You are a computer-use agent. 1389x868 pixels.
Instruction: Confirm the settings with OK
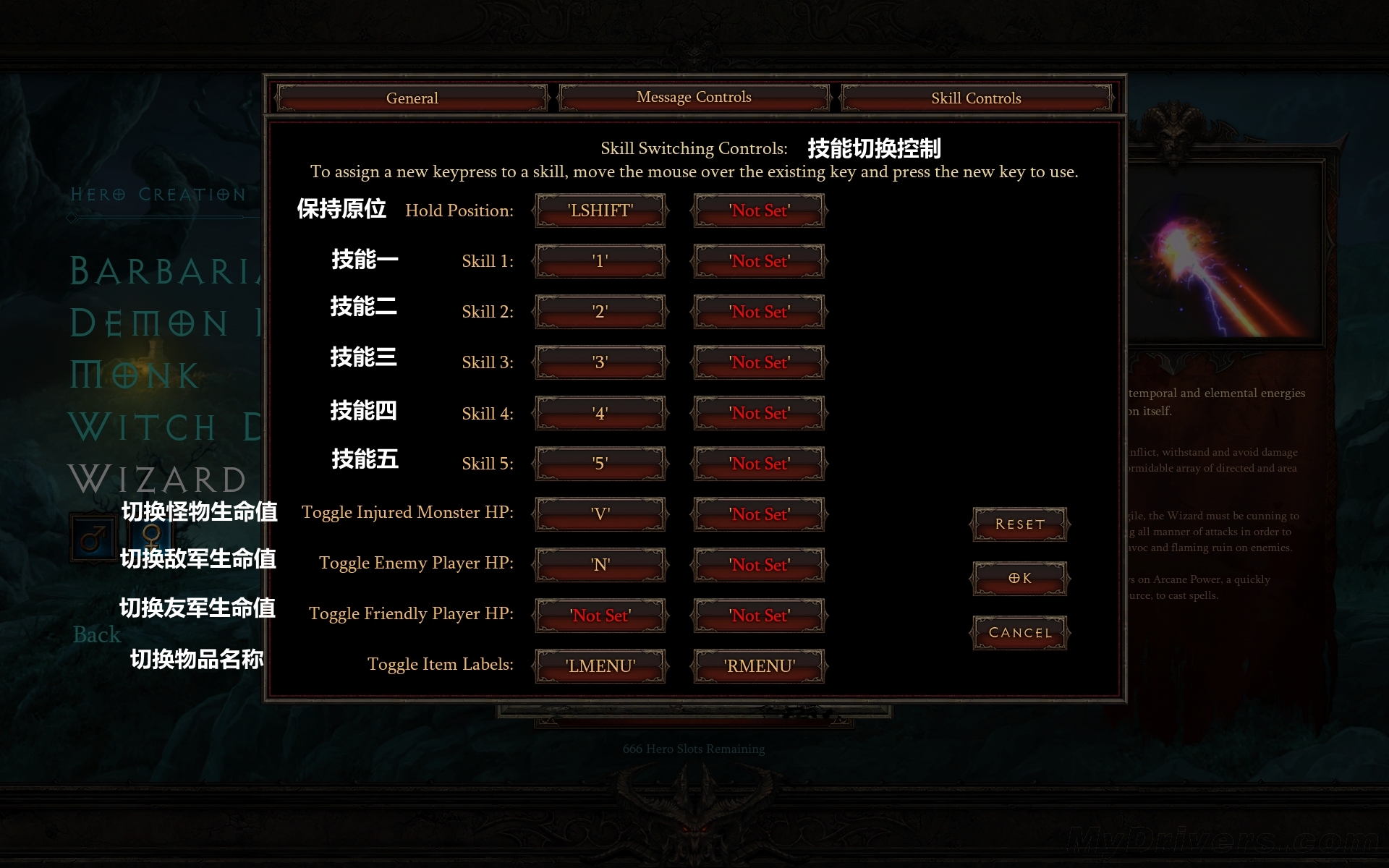[x=1019, y=578]
